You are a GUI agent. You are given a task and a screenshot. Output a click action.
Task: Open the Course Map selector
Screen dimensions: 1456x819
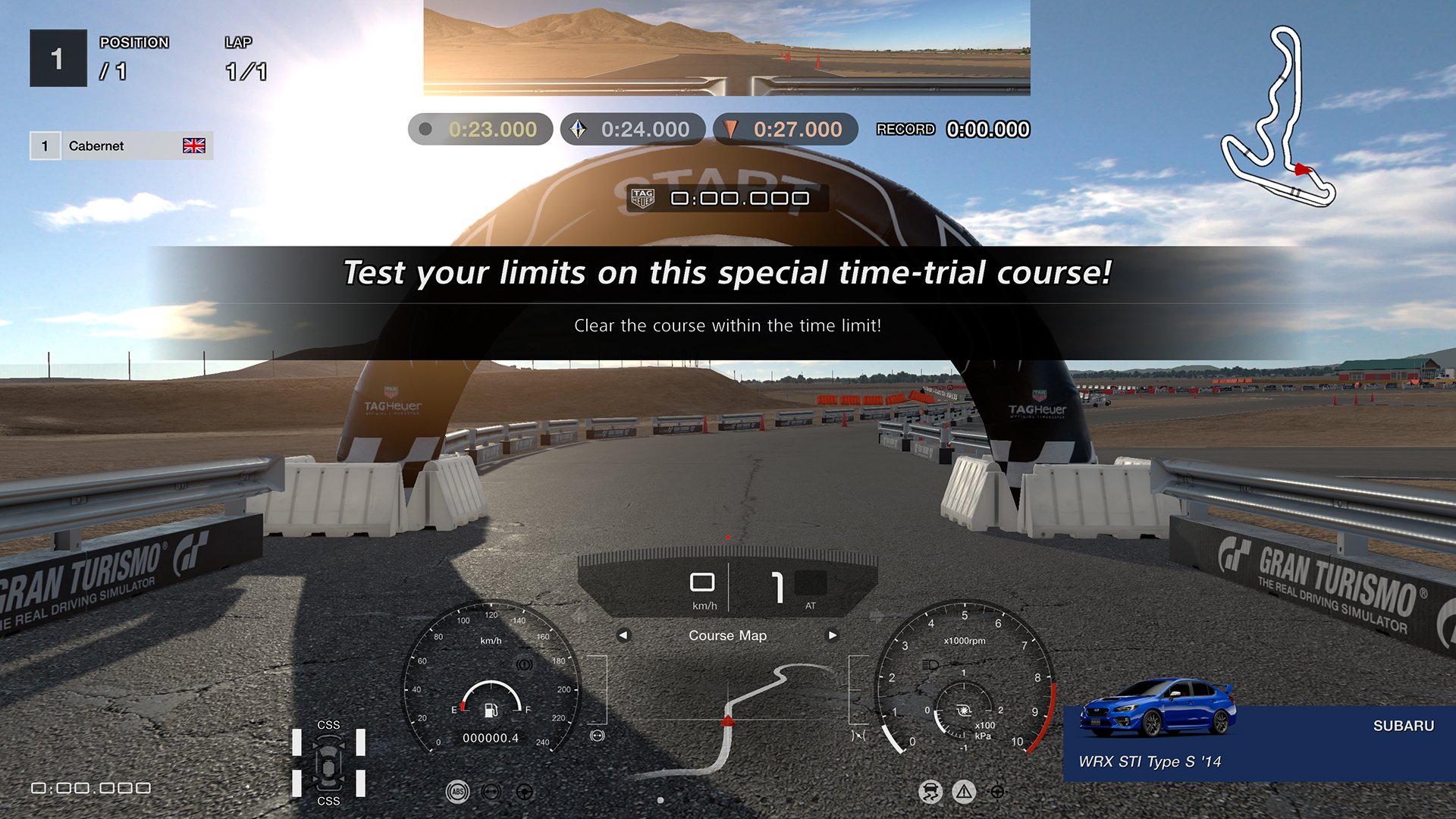click(x=727, y=635)
